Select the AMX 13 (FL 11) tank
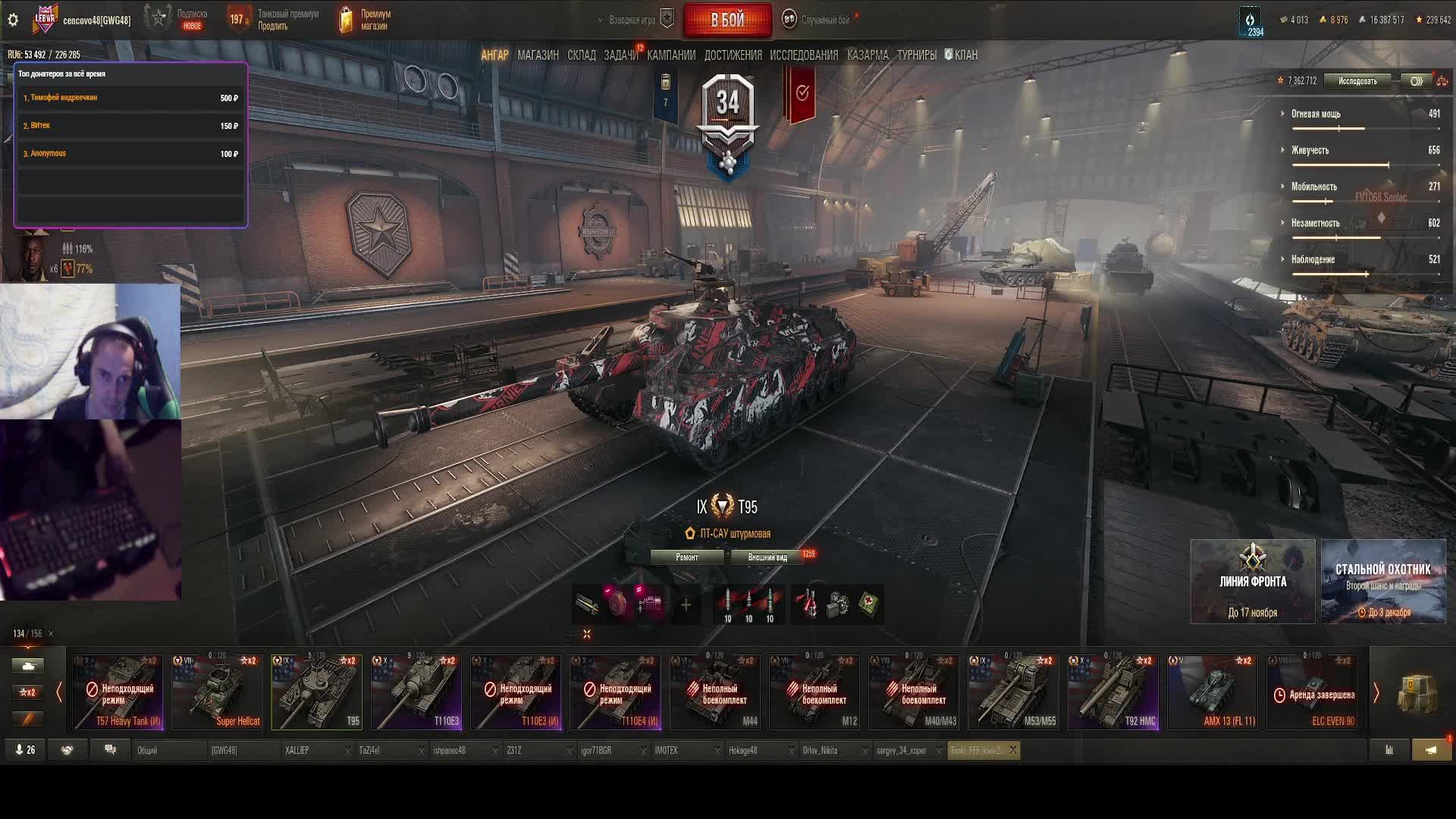This screenshot has width=1456, height=819. 1213,692
